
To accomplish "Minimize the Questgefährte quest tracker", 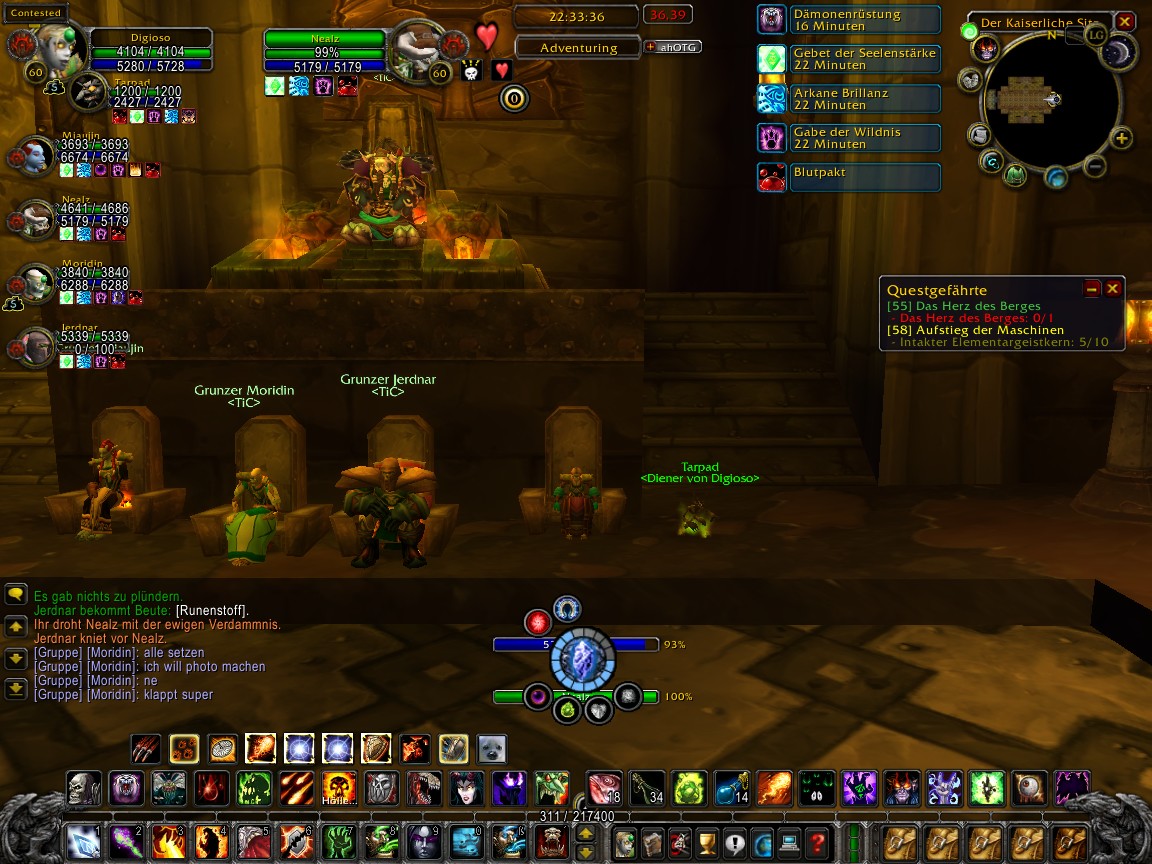I will [1092, 289].
